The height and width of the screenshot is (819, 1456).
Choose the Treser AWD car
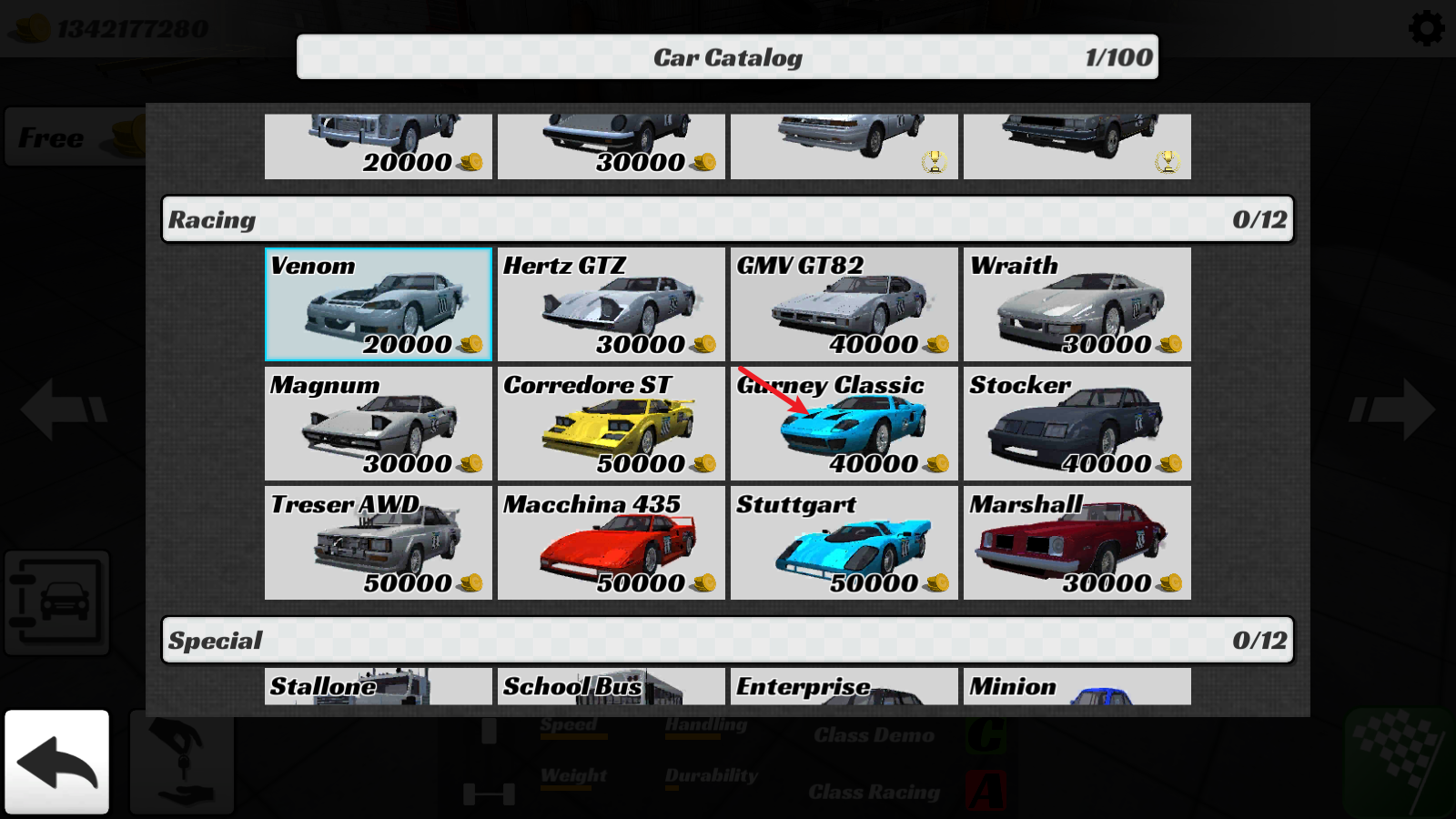pos(379,543)
